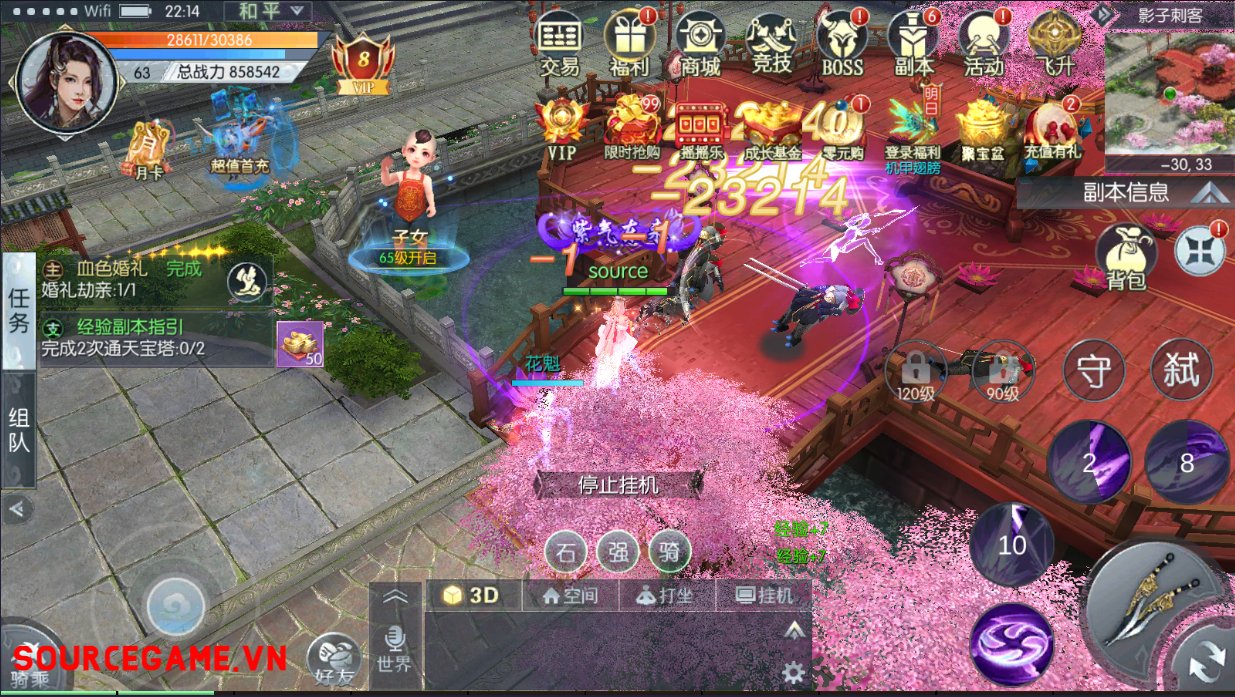
Task: Open the minimap
Action: [x=1170, y=95]
